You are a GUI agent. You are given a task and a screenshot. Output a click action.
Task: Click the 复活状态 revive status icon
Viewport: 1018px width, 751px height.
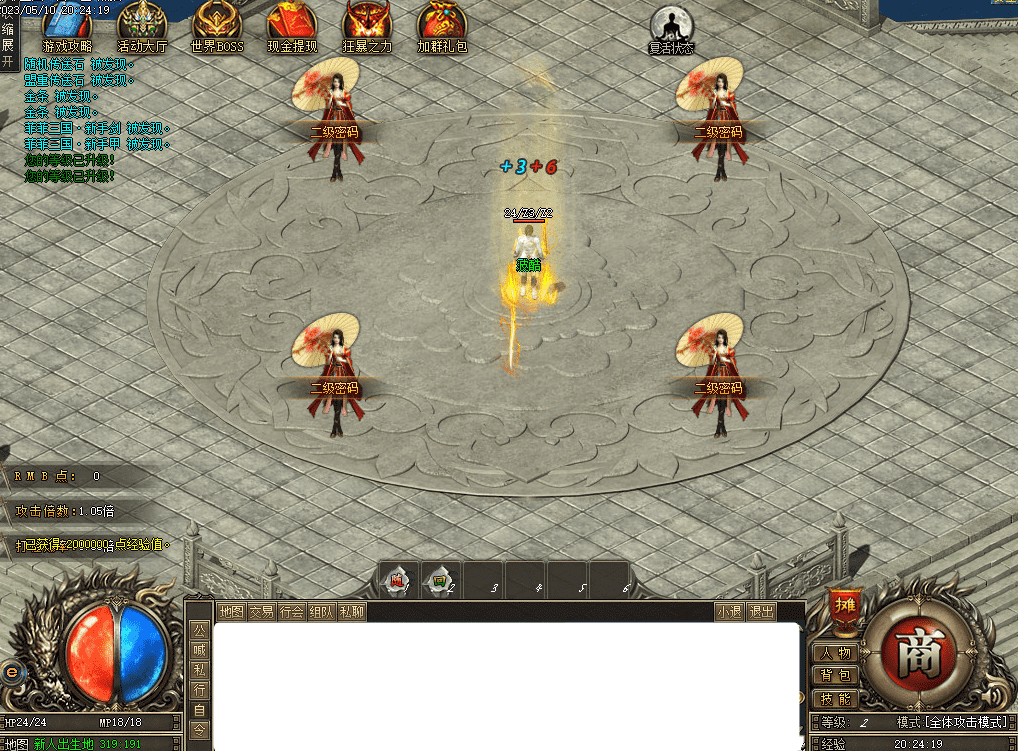click(x=671, y=24)
